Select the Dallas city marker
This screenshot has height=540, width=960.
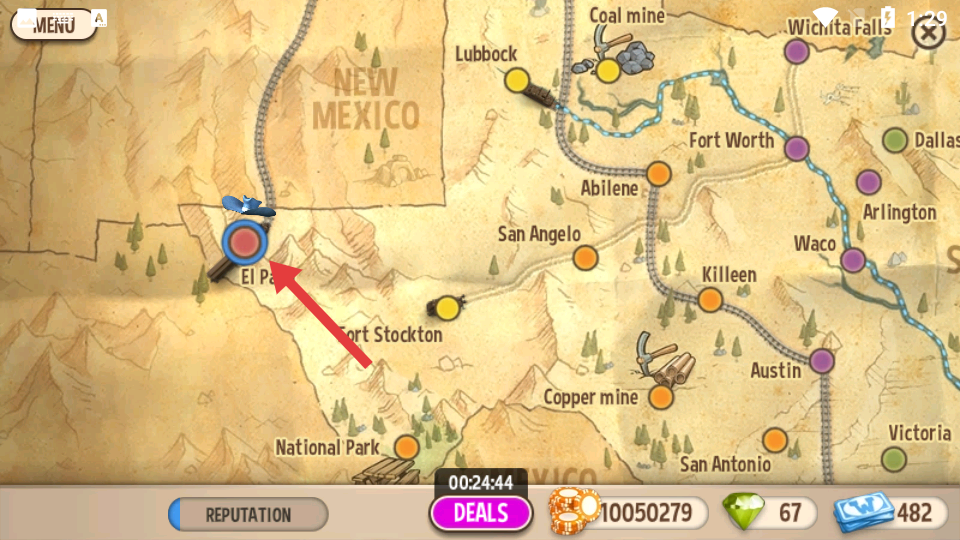(x=895, y=140)
